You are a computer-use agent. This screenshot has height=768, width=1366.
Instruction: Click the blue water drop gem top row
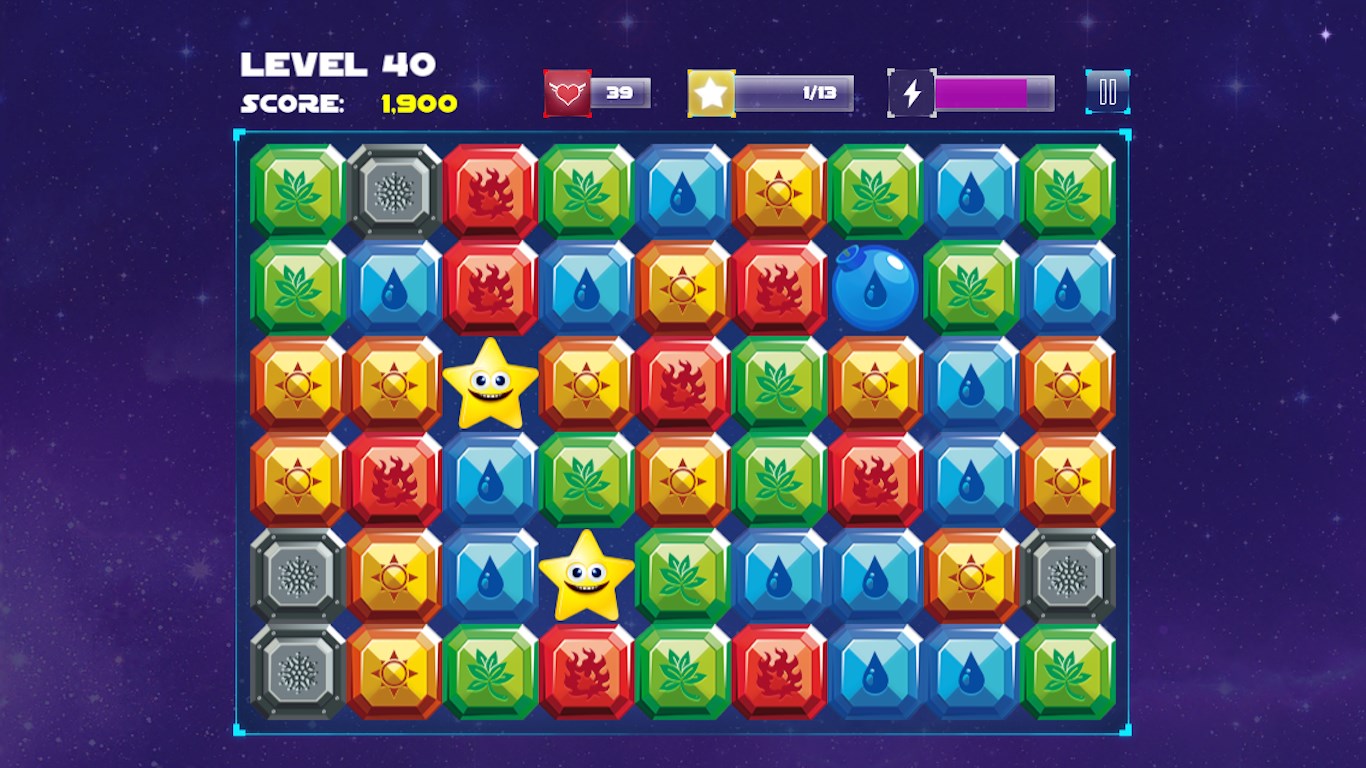click(684, 191)
